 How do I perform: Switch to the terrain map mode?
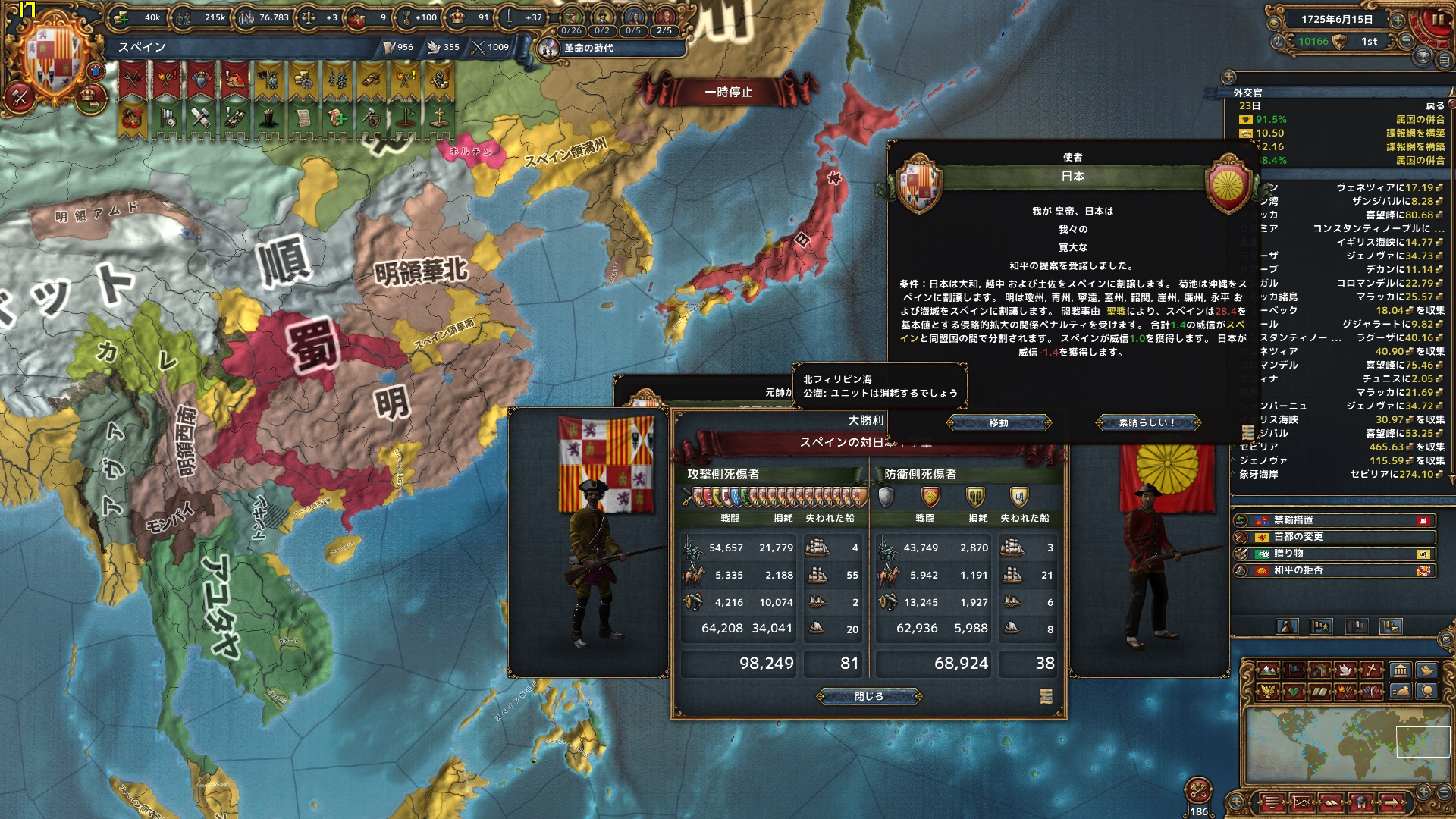(x=1268, y=670)
